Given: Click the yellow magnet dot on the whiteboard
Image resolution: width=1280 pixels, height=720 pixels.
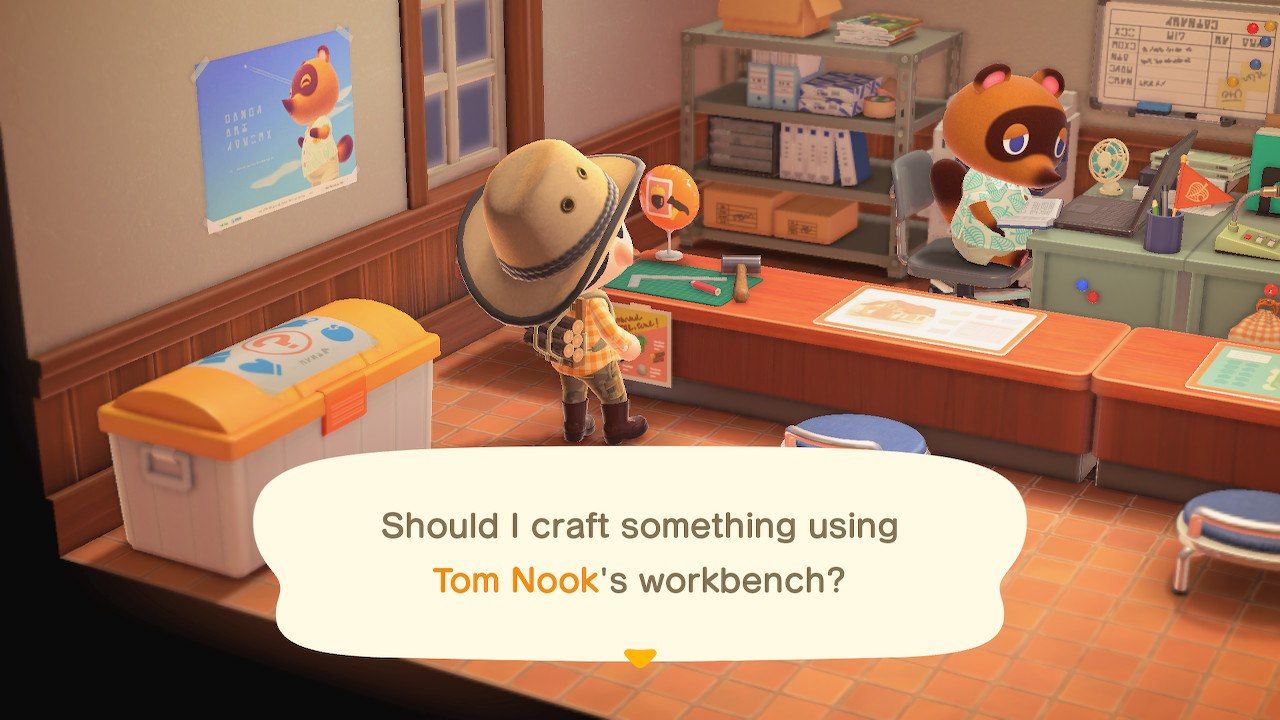Looking at the screenshot, I should 1231,80.
